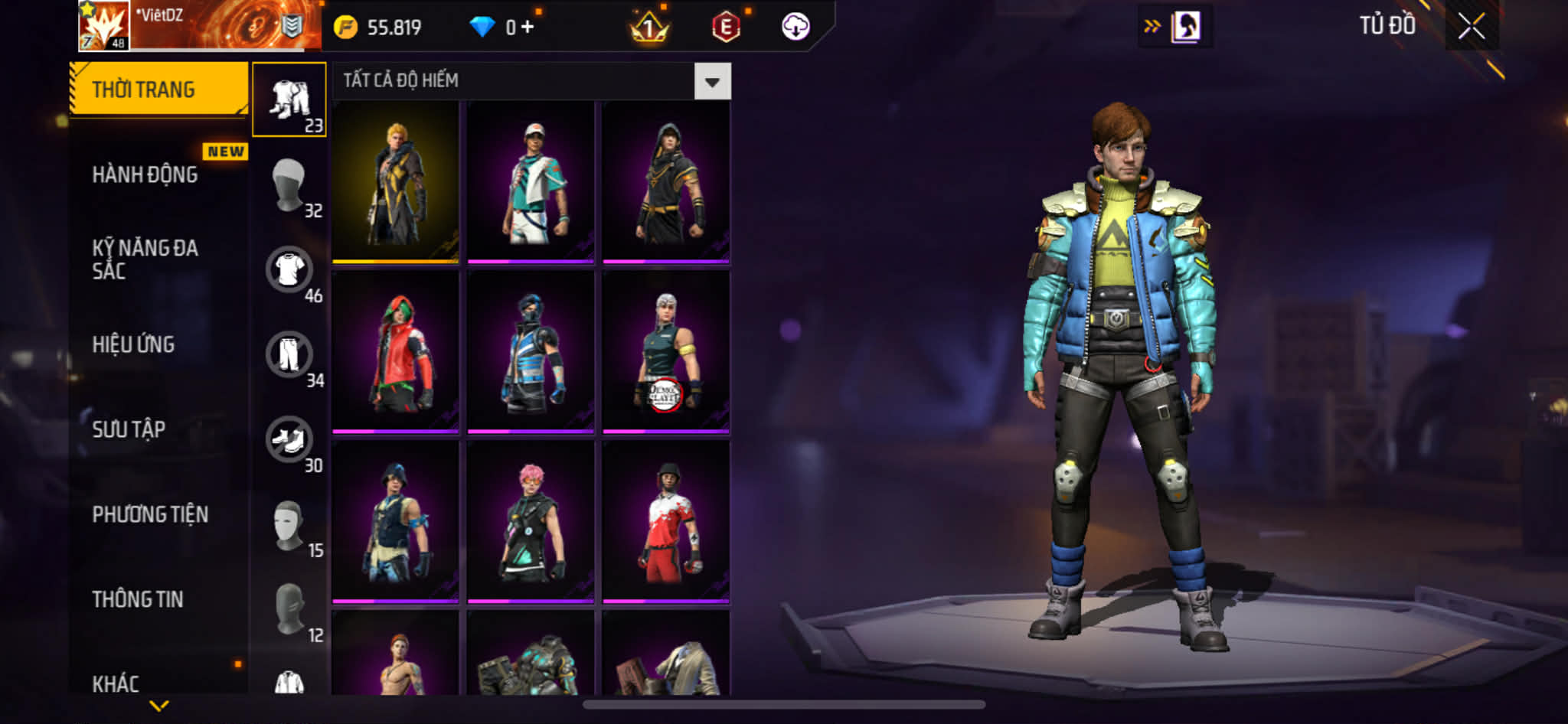
Task: View the pants subcategory
Action: [x=289, y=354]
